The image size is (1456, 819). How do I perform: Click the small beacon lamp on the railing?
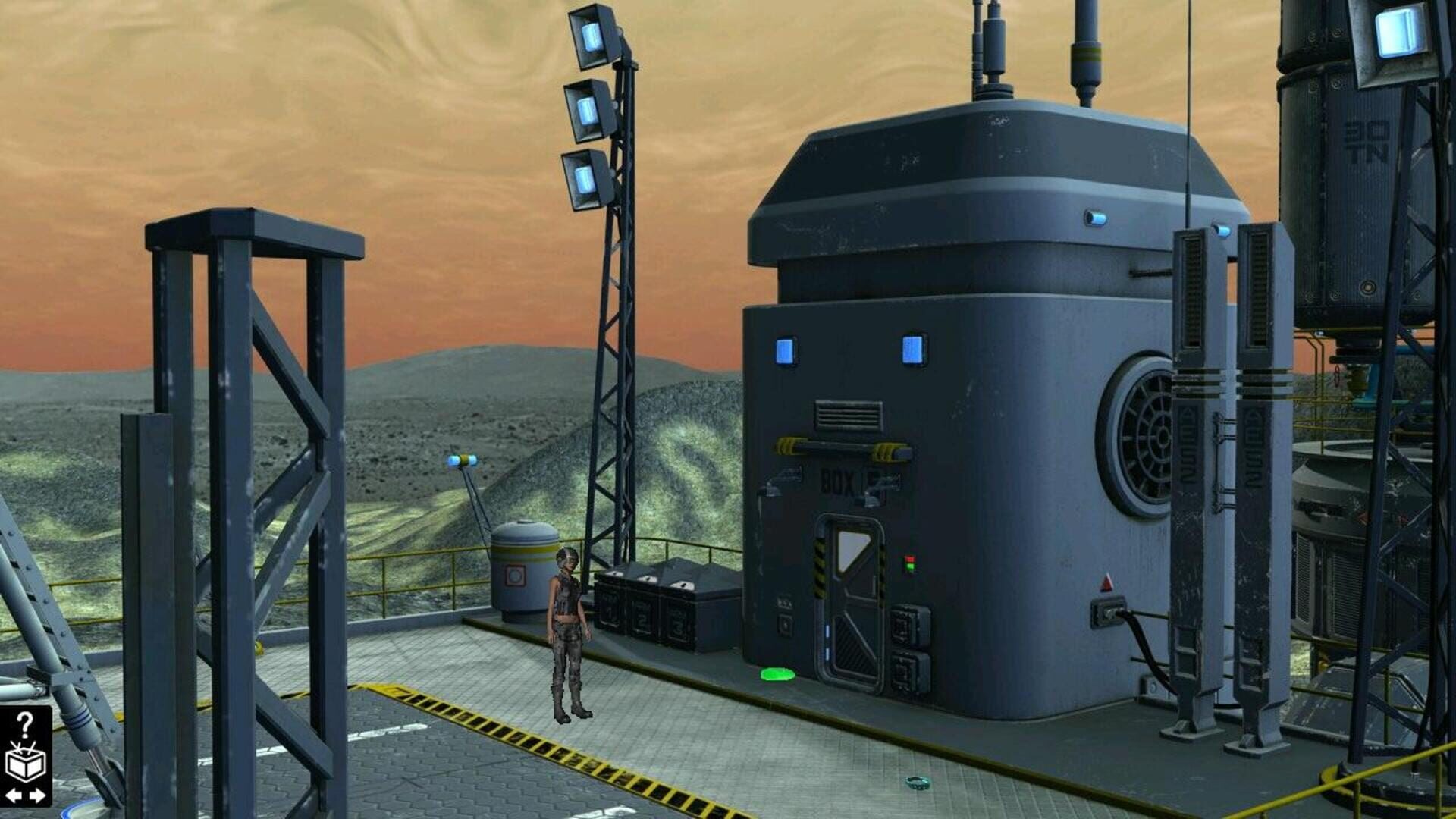(x=463, y=459)
